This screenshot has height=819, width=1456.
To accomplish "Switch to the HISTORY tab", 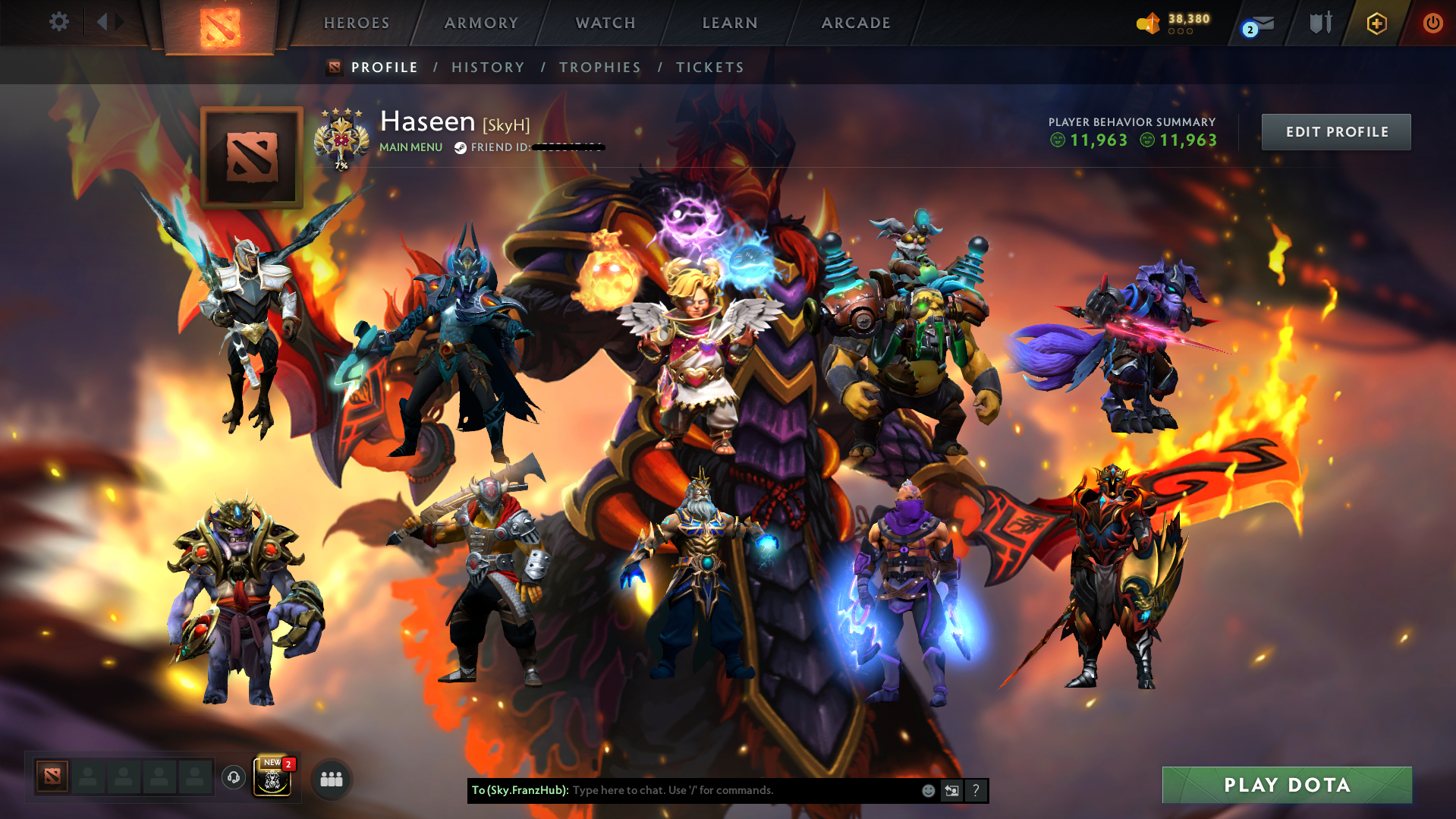I will point(488,67).
